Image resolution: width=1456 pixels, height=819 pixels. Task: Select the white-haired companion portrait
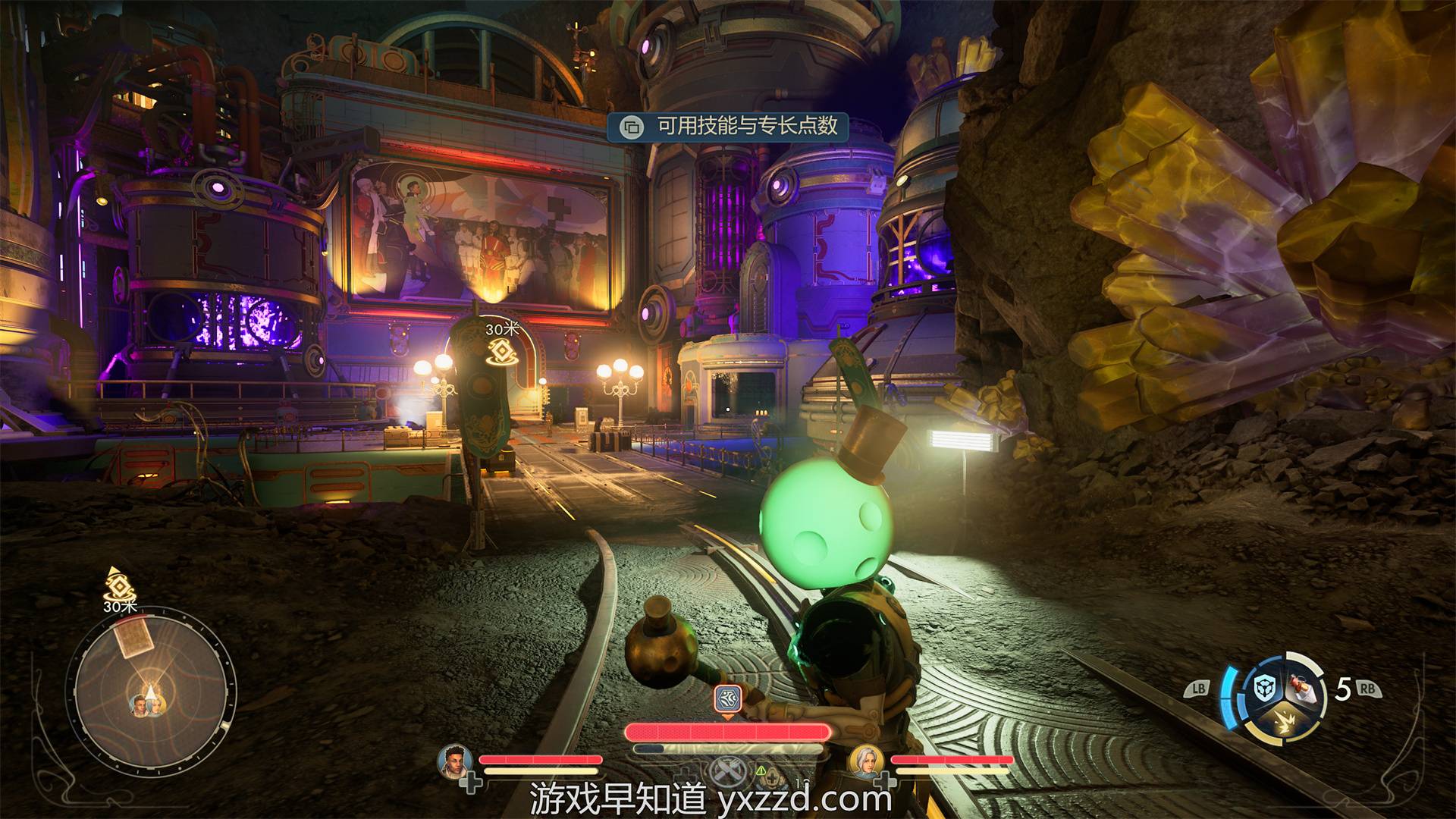coord(865,762)
